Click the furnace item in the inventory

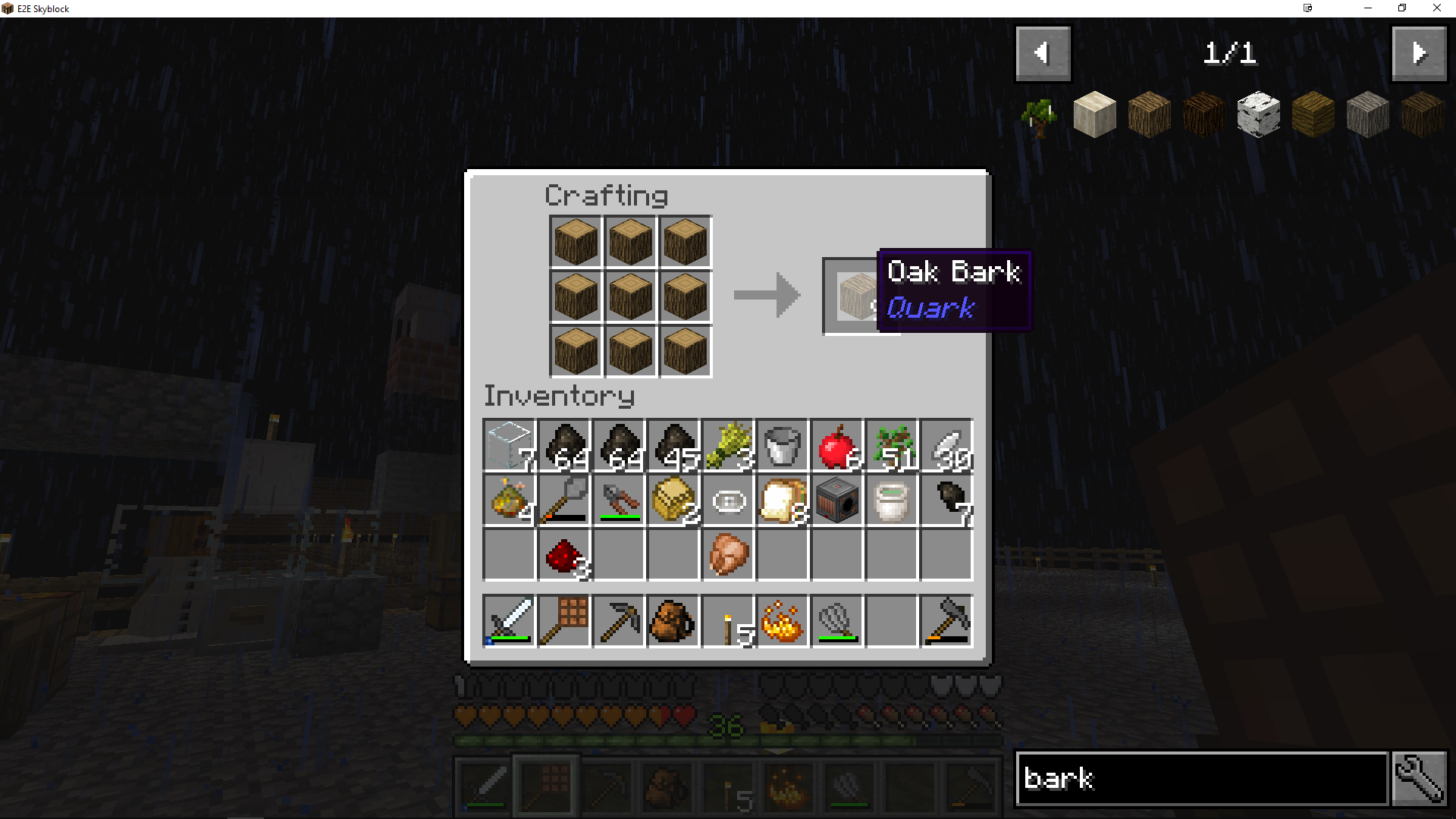pos(836,500)
